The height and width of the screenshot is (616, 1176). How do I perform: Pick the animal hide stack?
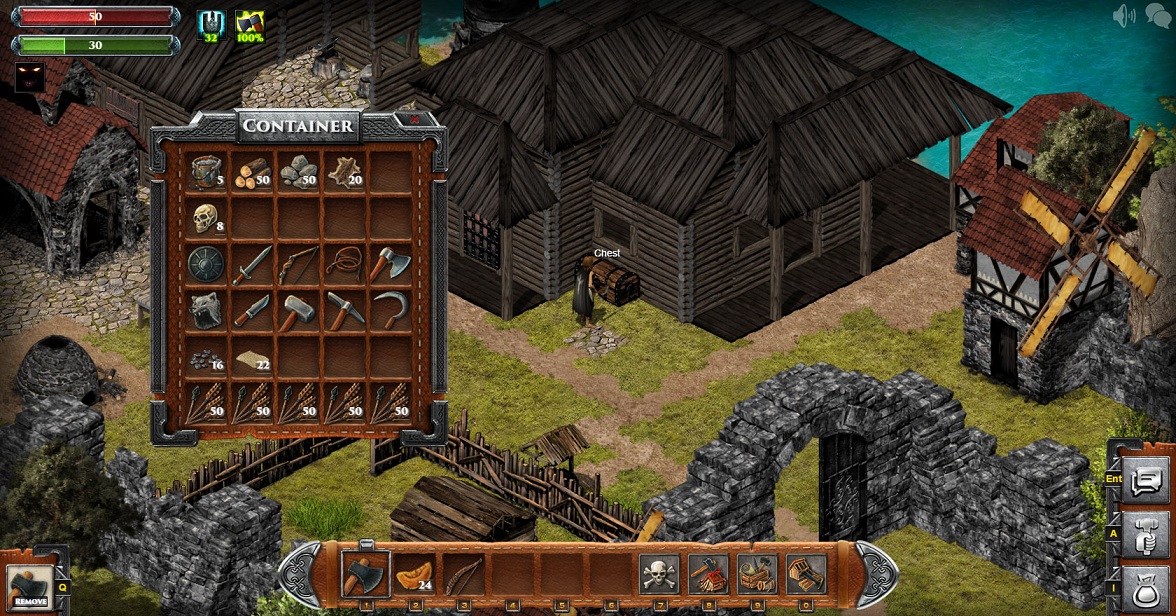click(x=343, y=173)
